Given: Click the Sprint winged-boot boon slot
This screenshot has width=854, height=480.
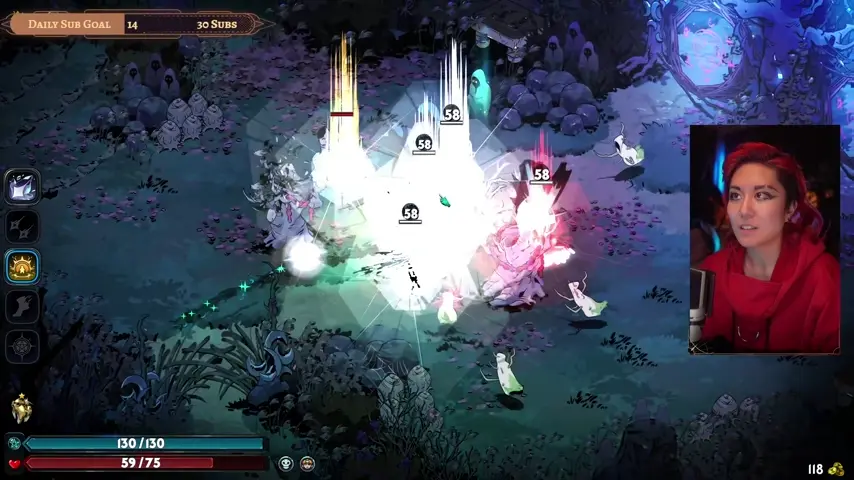Looking at the screenshot, I should click(x=22, y=306).
